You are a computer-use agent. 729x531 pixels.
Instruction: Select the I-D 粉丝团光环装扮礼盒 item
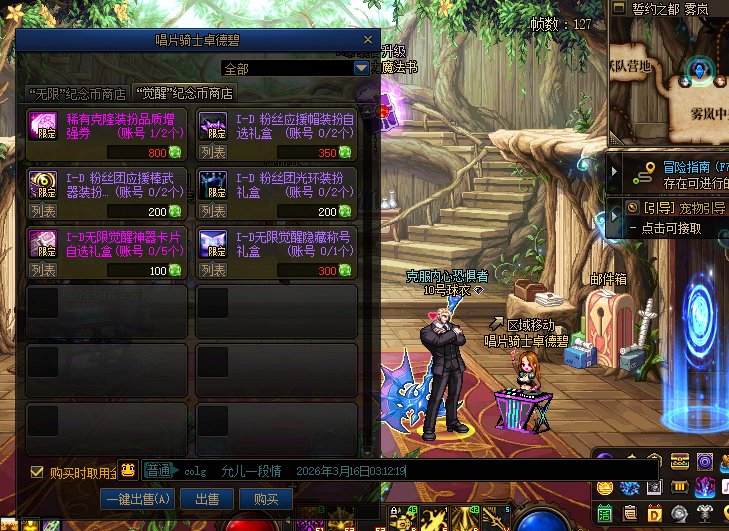[x=277, y=183]
